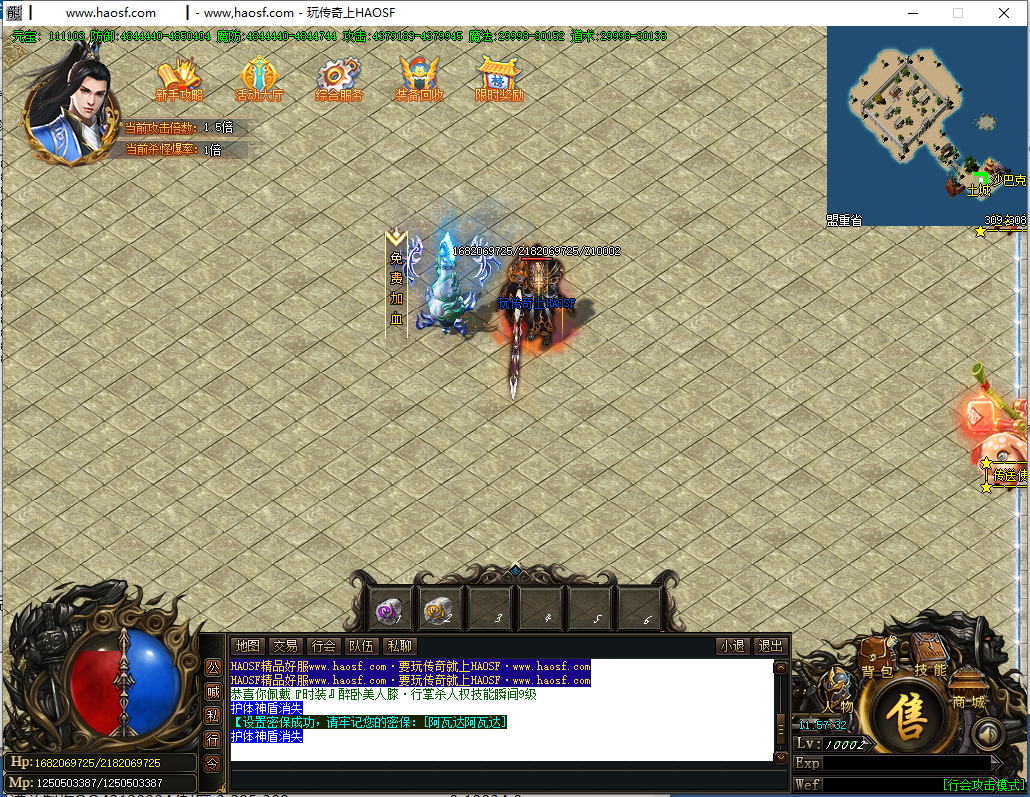Open the 新手攻略 beginner guide
Screen dimensions: 1030x797
179,79
